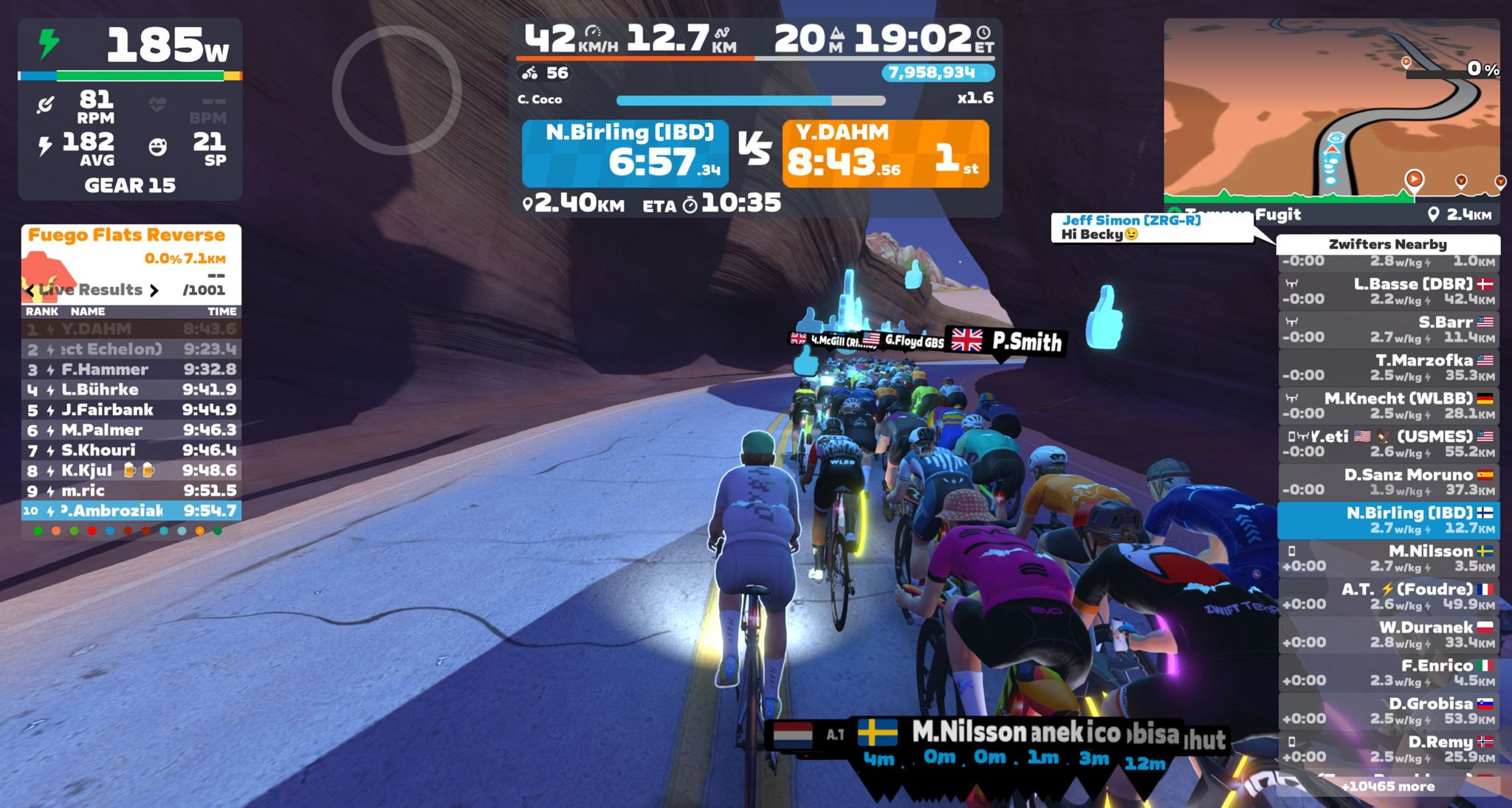Click the highlighted N.Birling (IBD) row
Screen dimensions: 1512x808
[1388, 520]
